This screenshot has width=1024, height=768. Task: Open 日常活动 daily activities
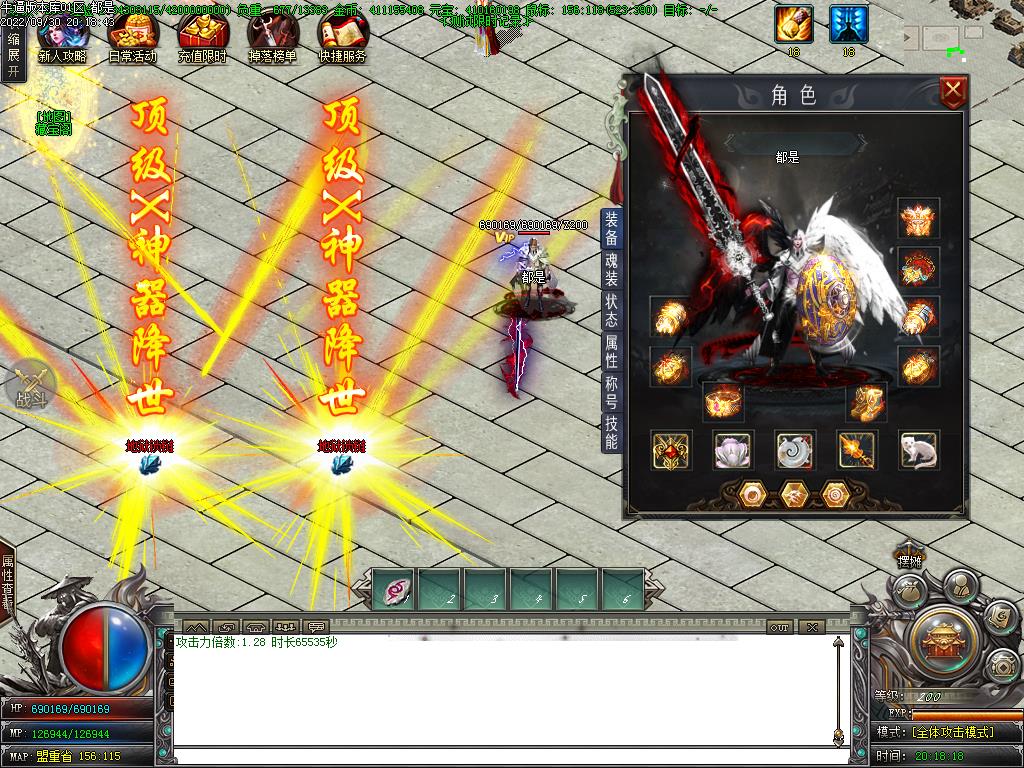coord(132,41)
